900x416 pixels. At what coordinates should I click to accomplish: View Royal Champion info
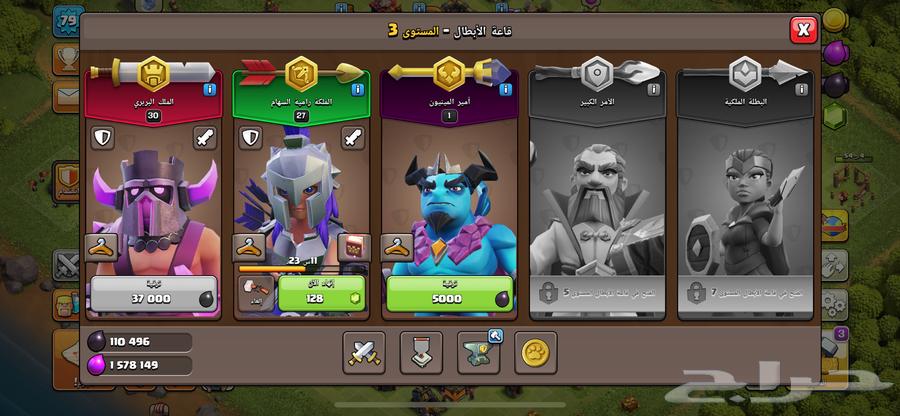[x=800, y=89]
